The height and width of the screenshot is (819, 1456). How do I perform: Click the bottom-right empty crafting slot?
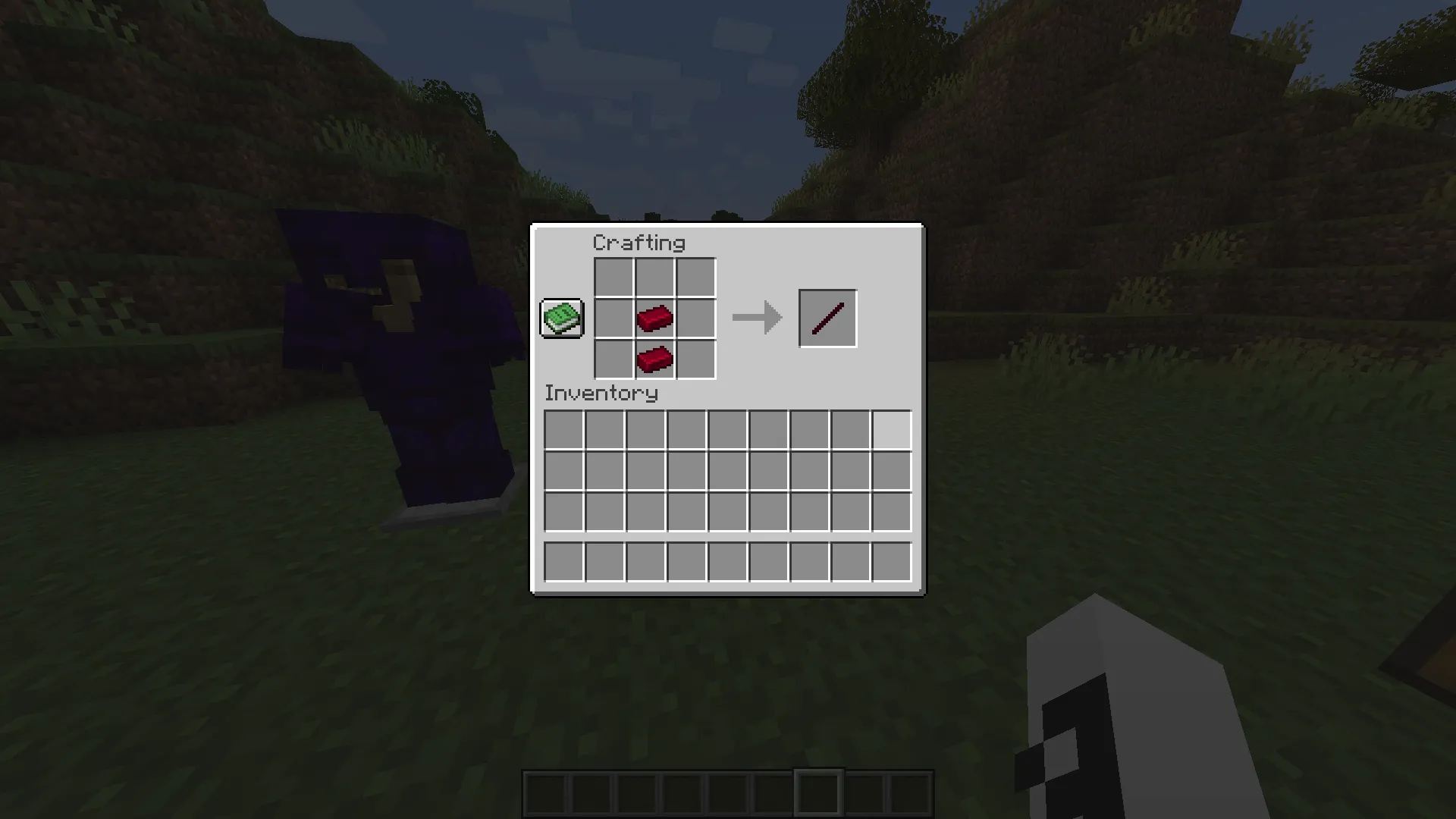coord(695,358)
